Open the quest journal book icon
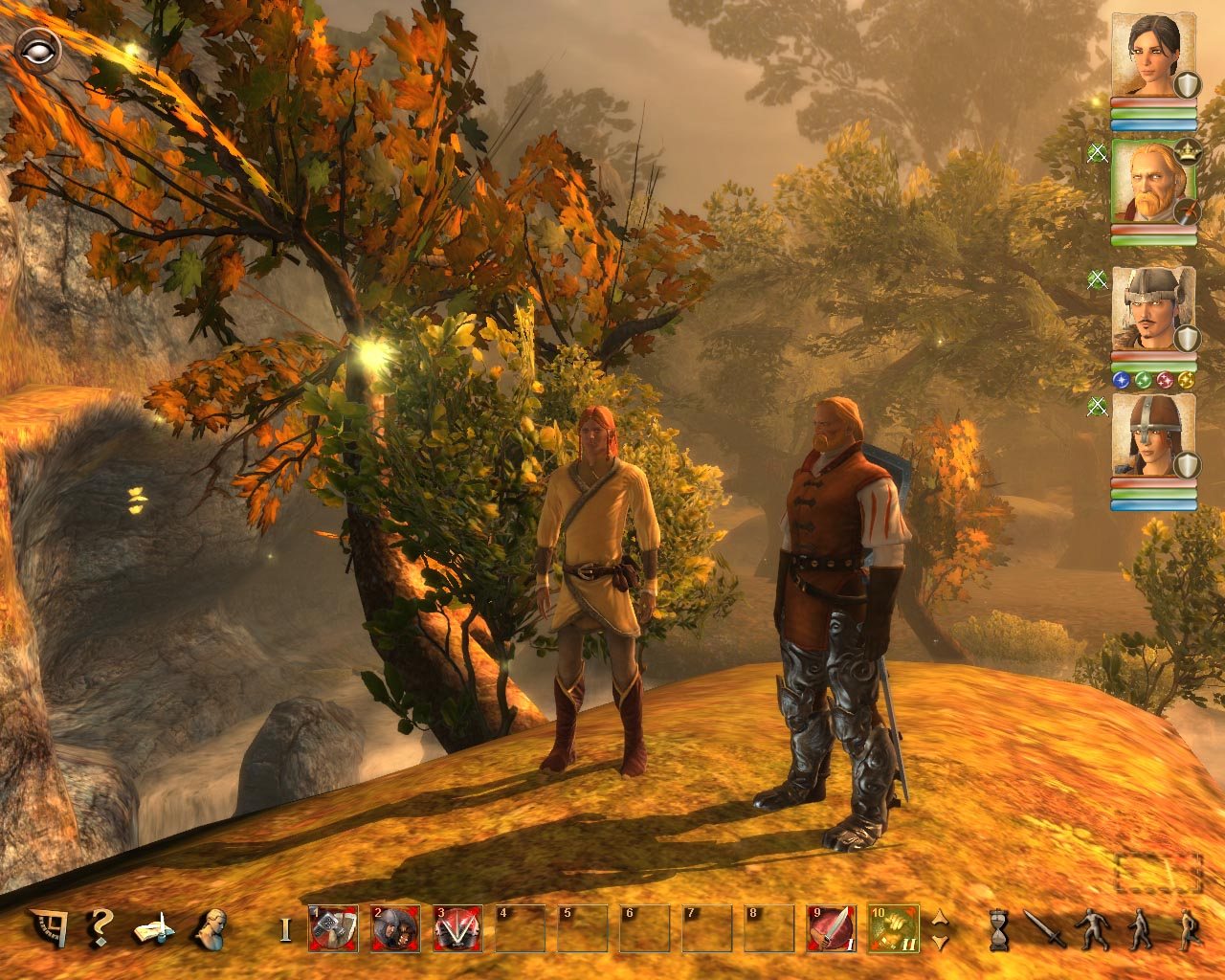Viewport: 1225px width, 980px height. pos(153,928)
